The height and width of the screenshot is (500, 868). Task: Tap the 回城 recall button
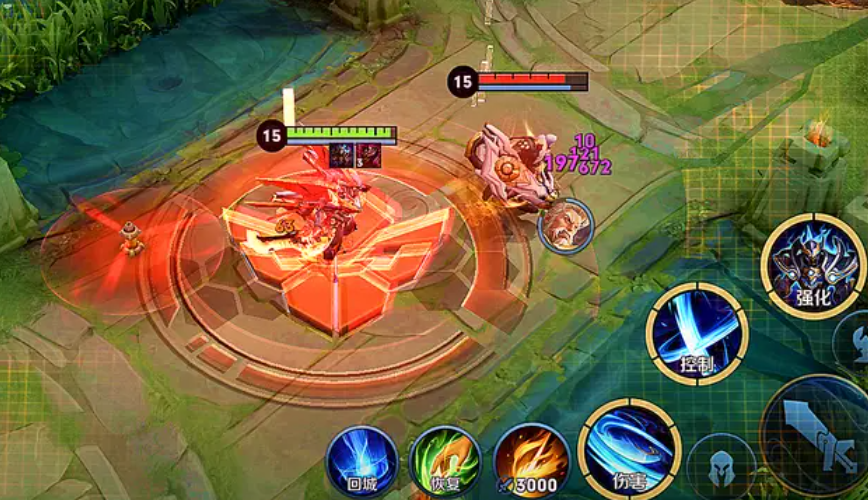pyautogui.click(x=361, y=462)
